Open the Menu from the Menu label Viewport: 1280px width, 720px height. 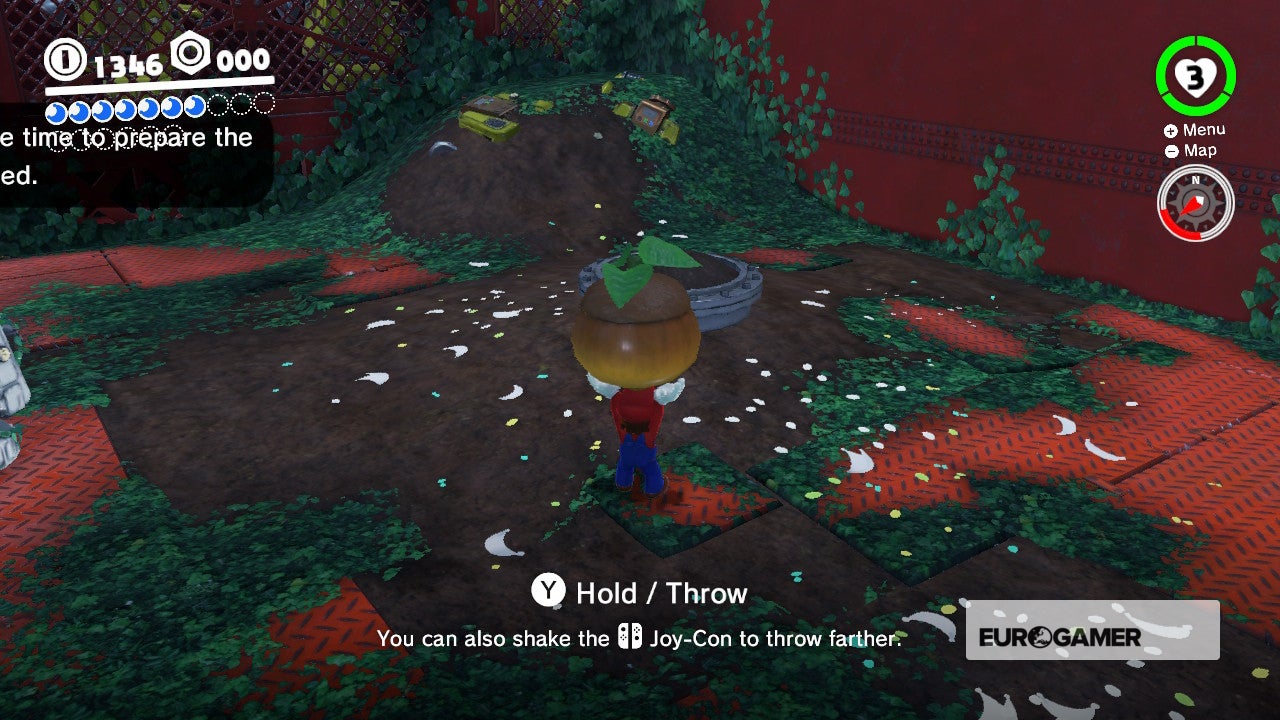click(1203, 128)
